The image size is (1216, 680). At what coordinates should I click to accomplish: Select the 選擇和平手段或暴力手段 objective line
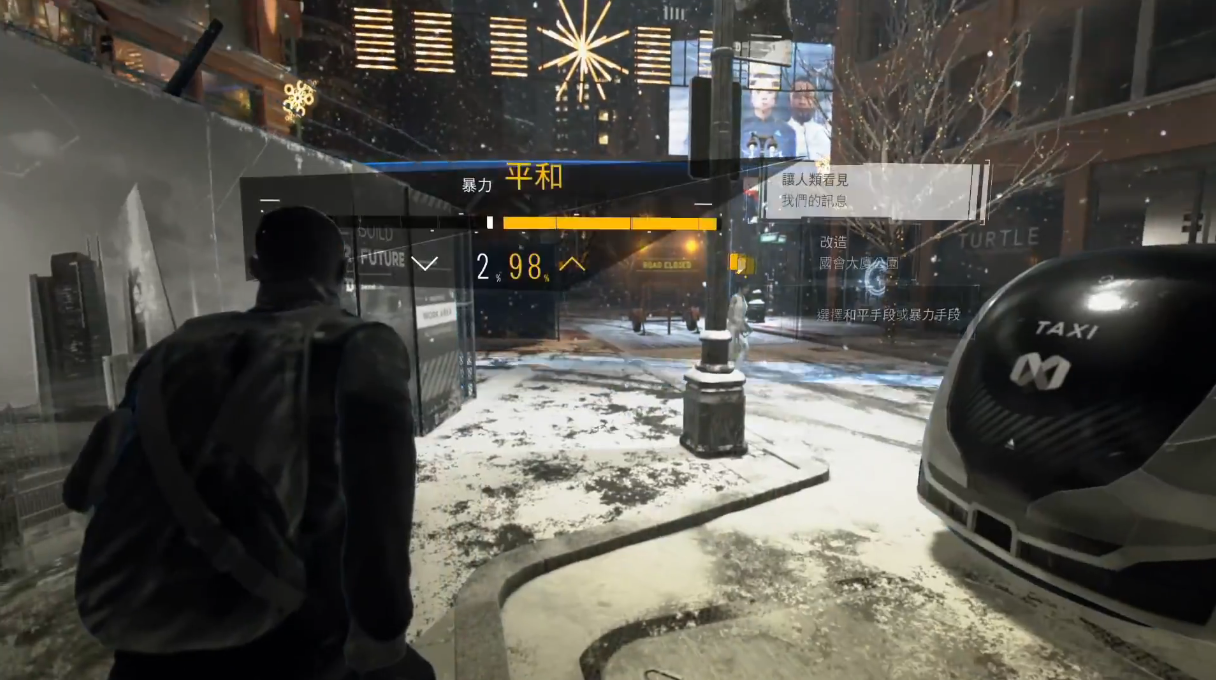888,315
